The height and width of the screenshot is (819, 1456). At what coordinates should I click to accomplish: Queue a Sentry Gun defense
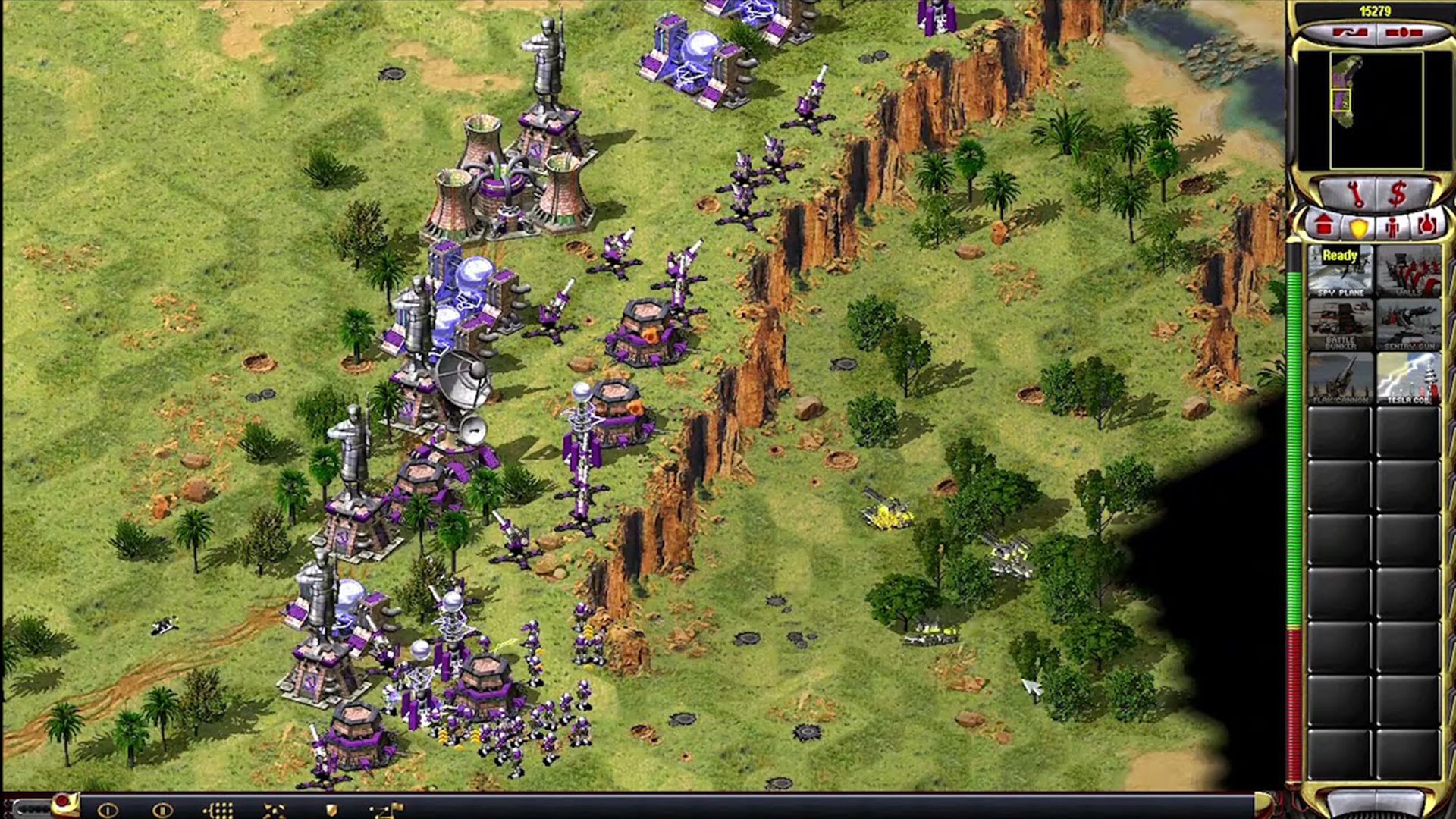point(1409,325)
